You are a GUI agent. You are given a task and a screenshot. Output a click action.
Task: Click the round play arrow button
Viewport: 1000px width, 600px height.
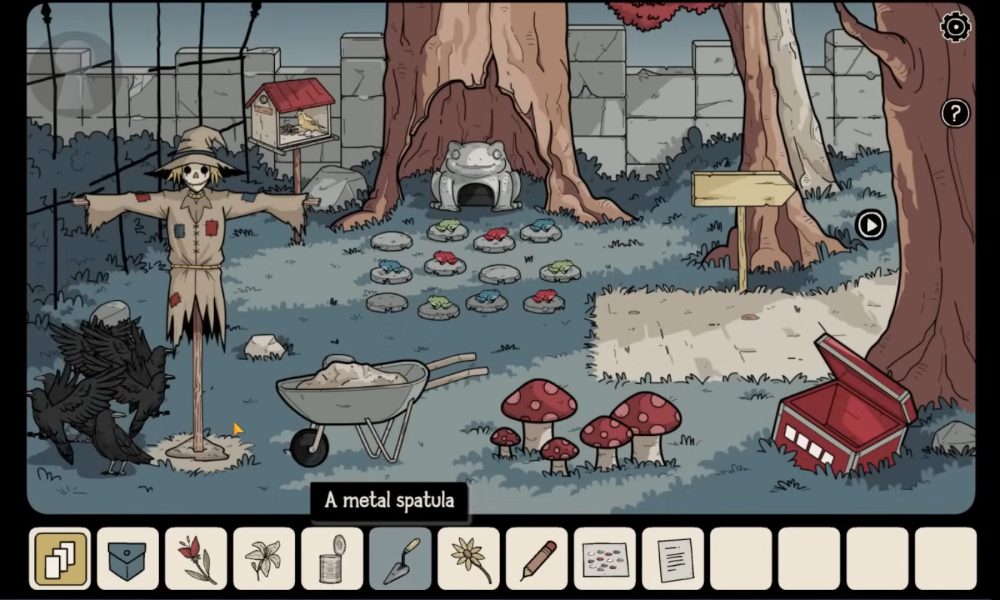pyautogui.click(x=870, y=225)
